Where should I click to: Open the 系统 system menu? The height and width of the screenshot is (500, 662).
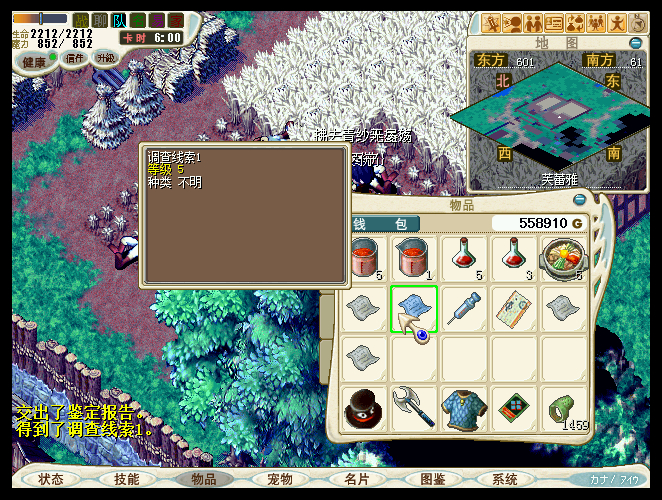coord(505,479)
